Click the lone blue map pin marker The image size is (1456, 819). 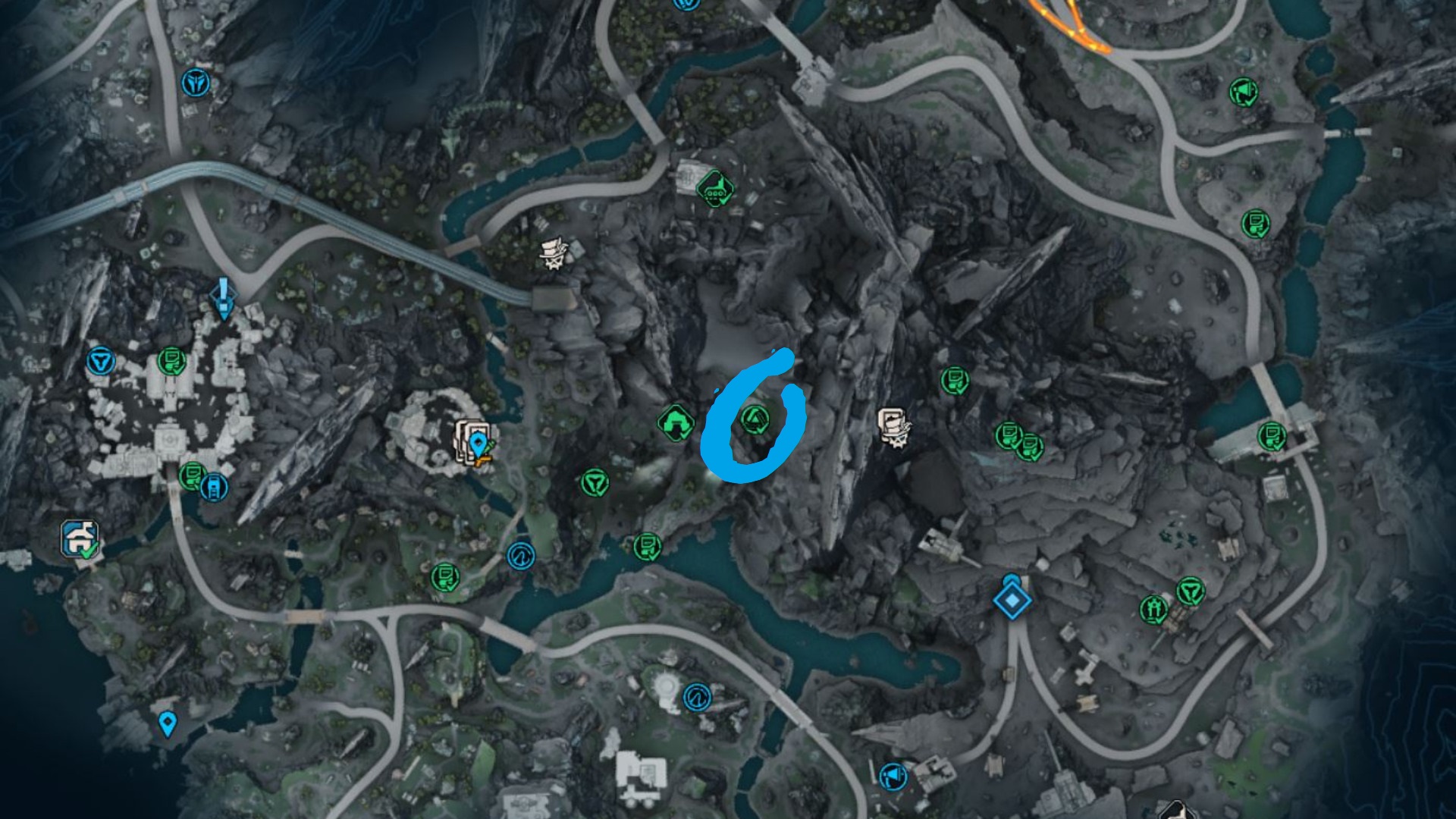point(168,723)
